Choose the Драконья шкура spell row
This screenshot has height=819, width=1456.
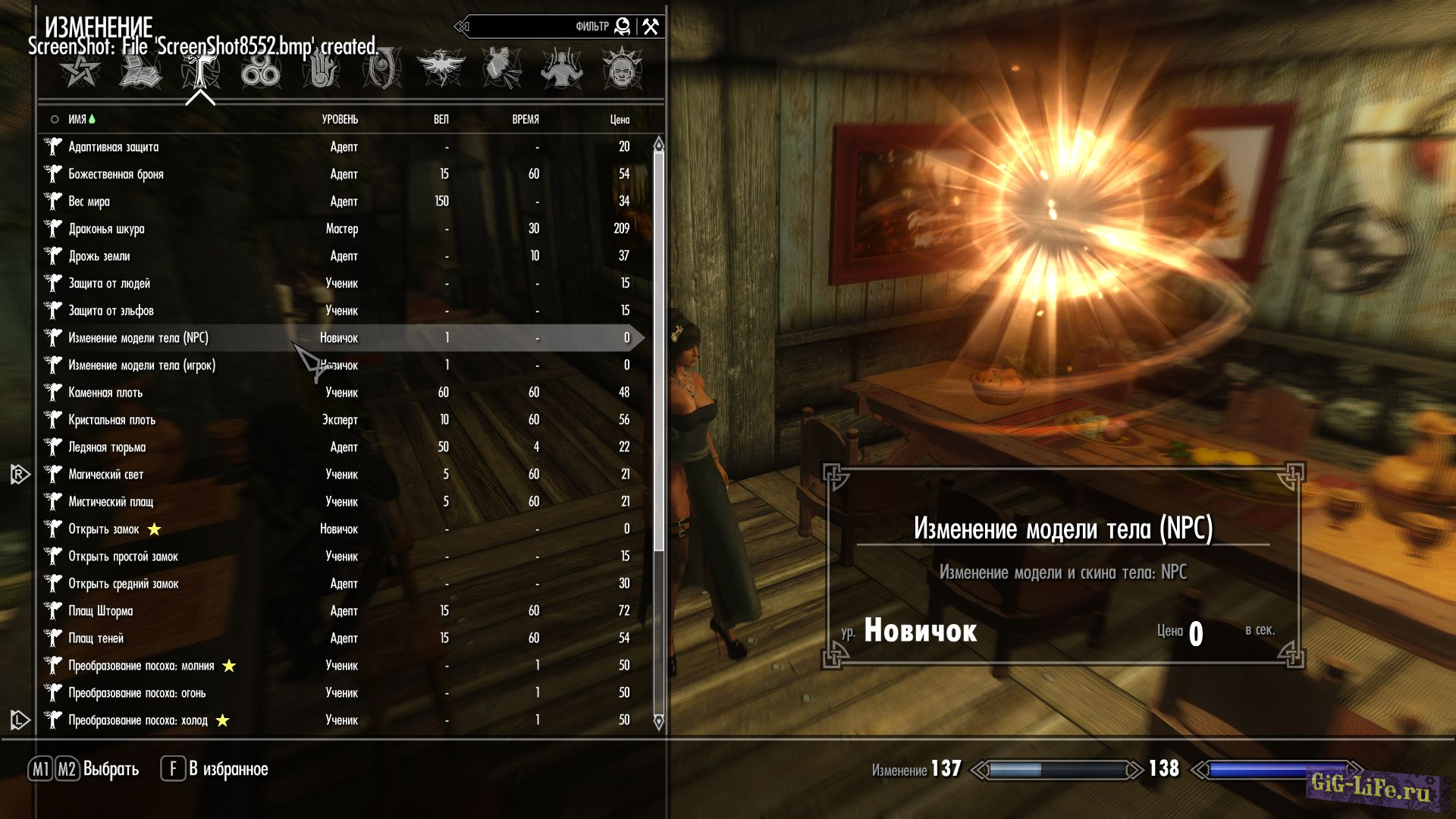tap(106, 229)
